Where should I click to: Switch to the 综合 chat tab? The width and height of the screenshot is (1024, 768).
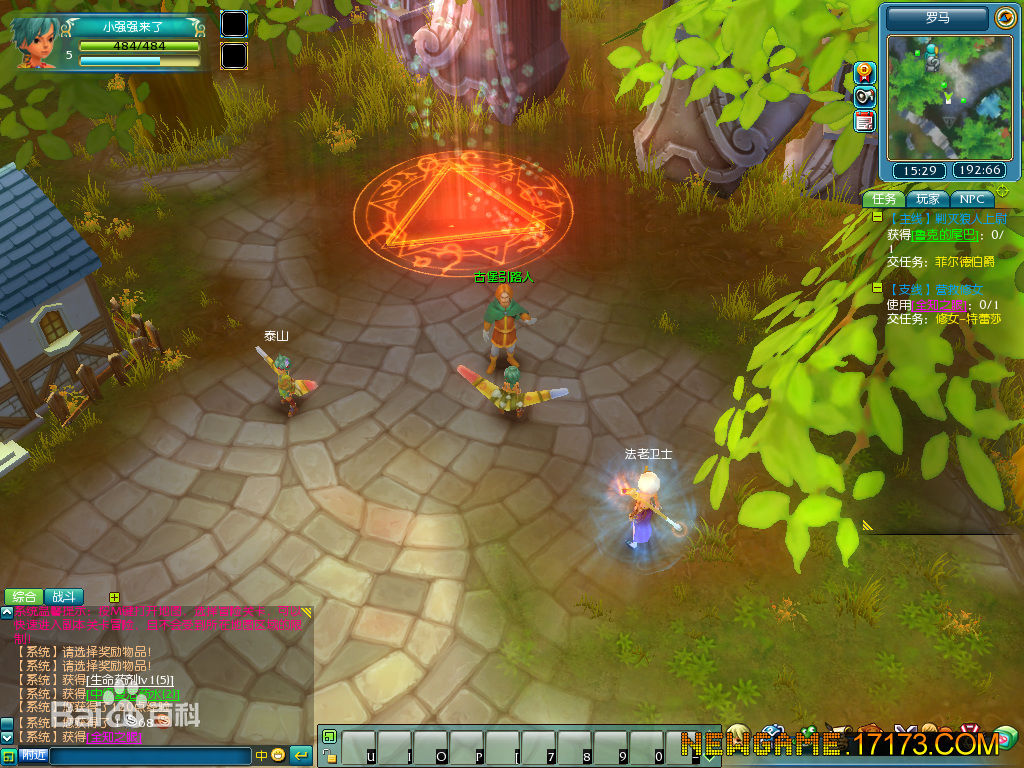[x=24, y=597]
